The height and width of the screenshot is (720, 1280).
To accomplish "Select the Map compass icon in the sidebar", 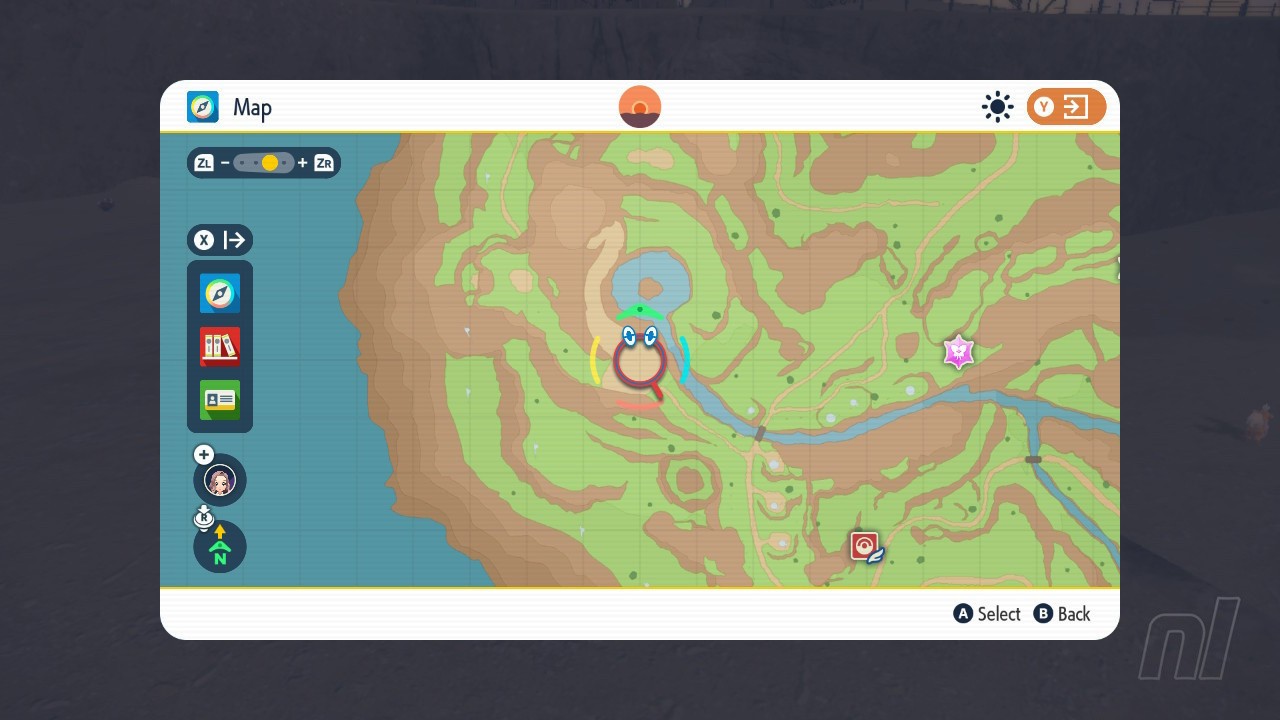I will [219, 293].
